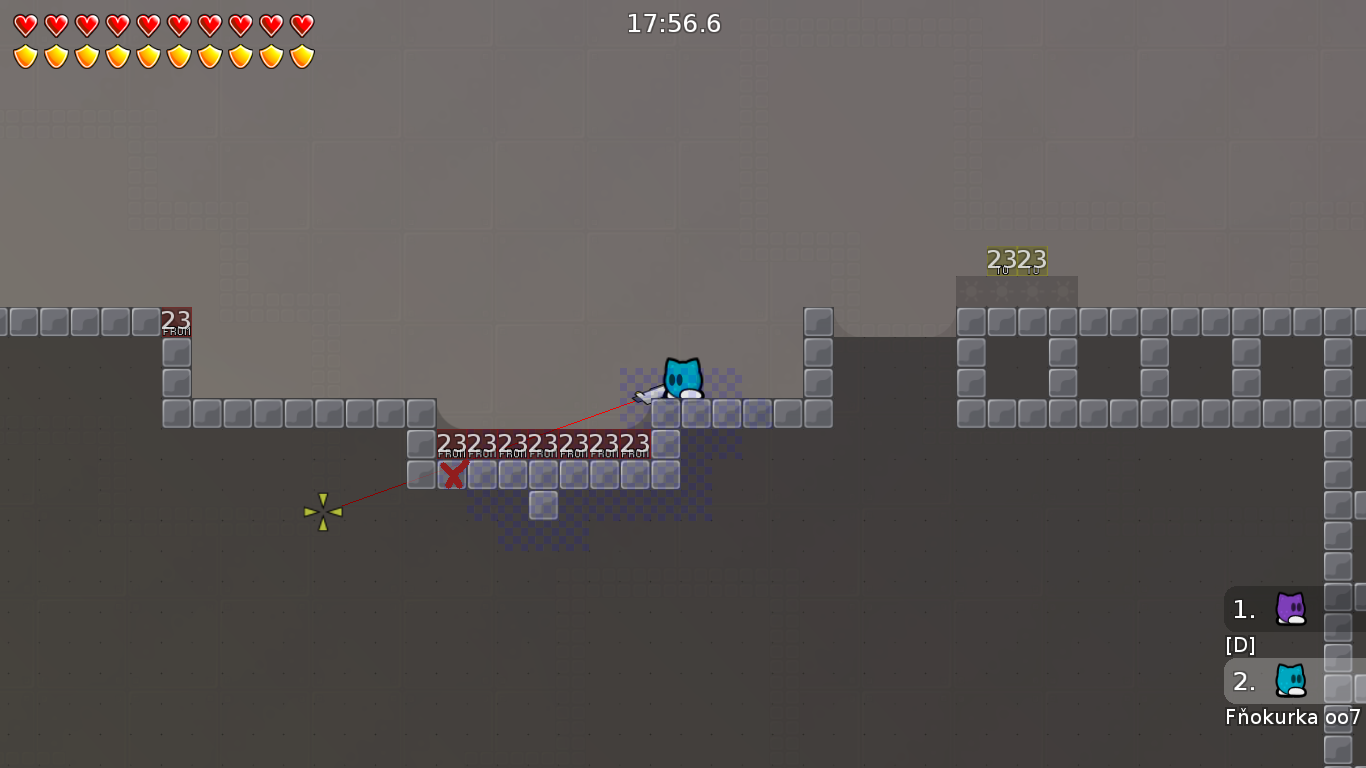The height and width of the screenshot is (768, 1366).
Task: Toggle the switch block labeled 2323 on the ledge
Action: tap(1016, 259)
